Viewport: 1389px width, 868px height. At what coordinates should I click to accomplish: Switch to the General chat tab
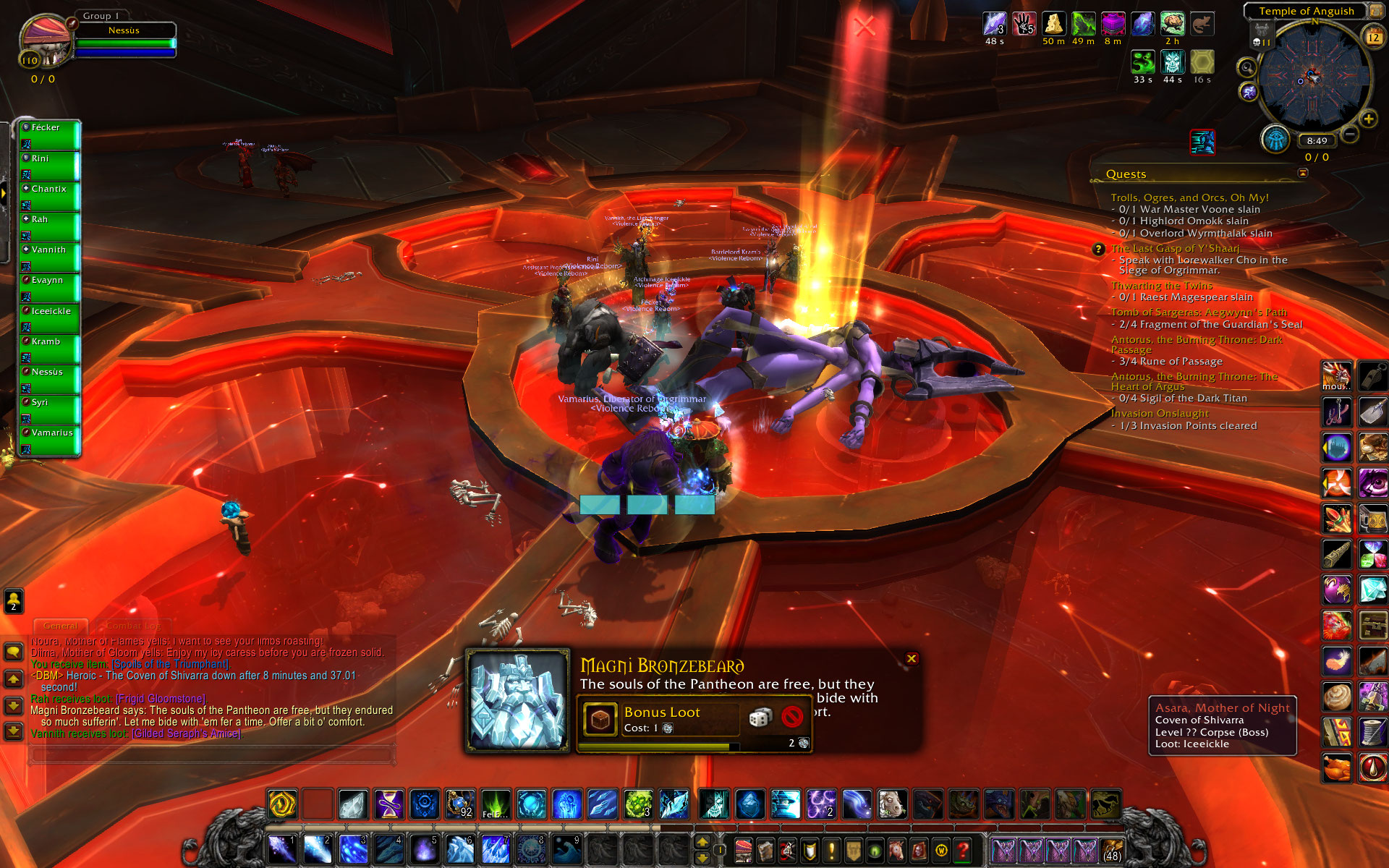tap(60, 626)
